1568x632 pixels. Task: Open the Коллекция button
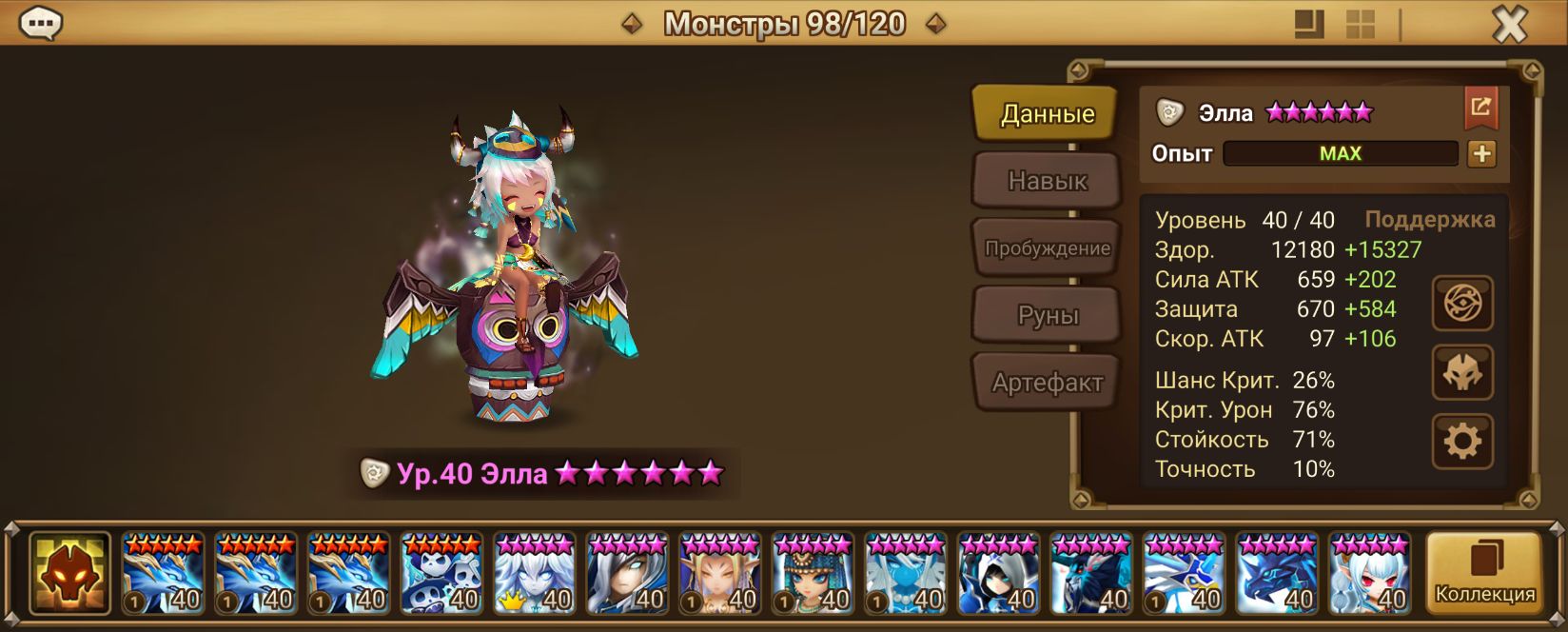pos(1484,574)
